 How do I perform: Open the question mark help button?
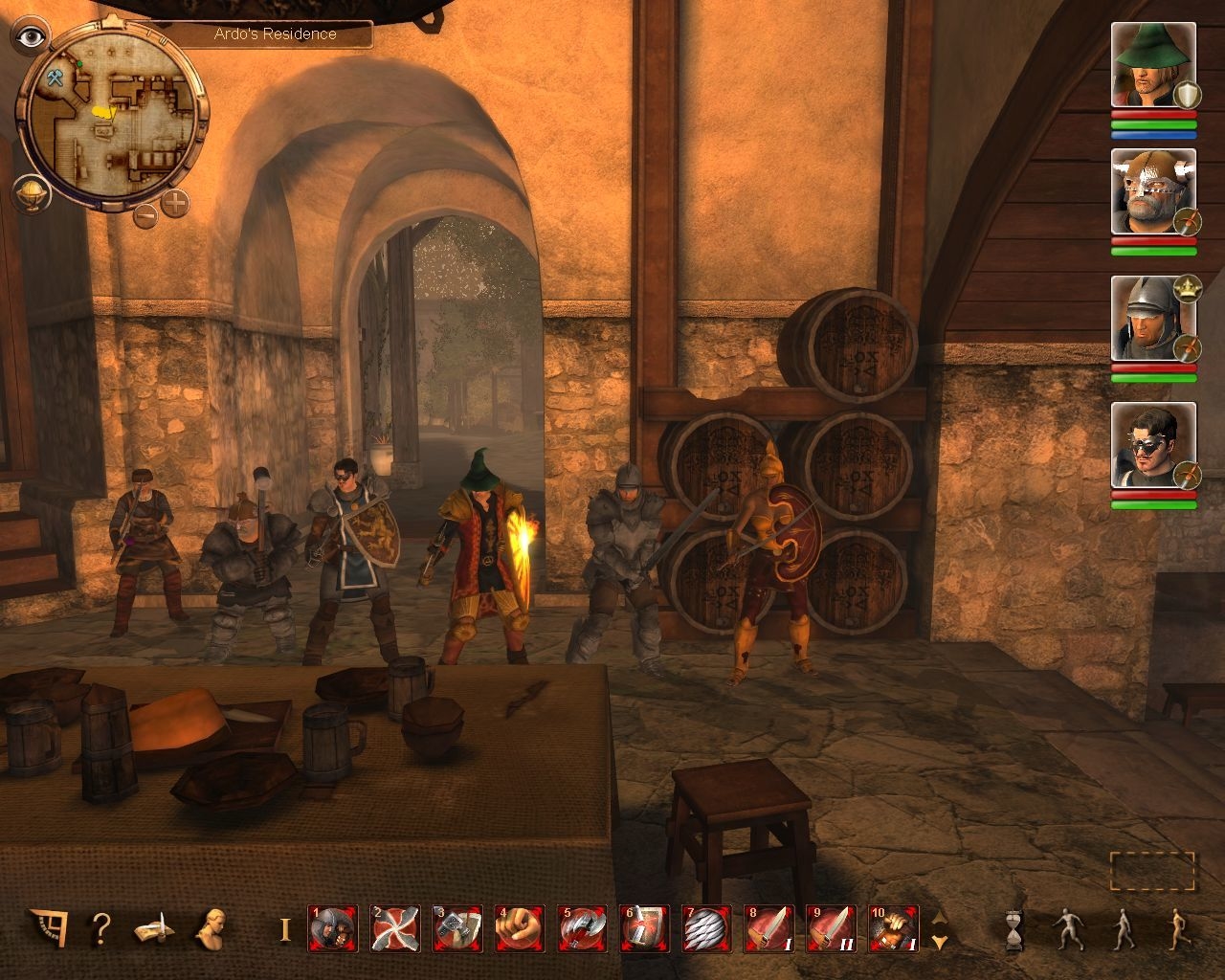(100, 927)
